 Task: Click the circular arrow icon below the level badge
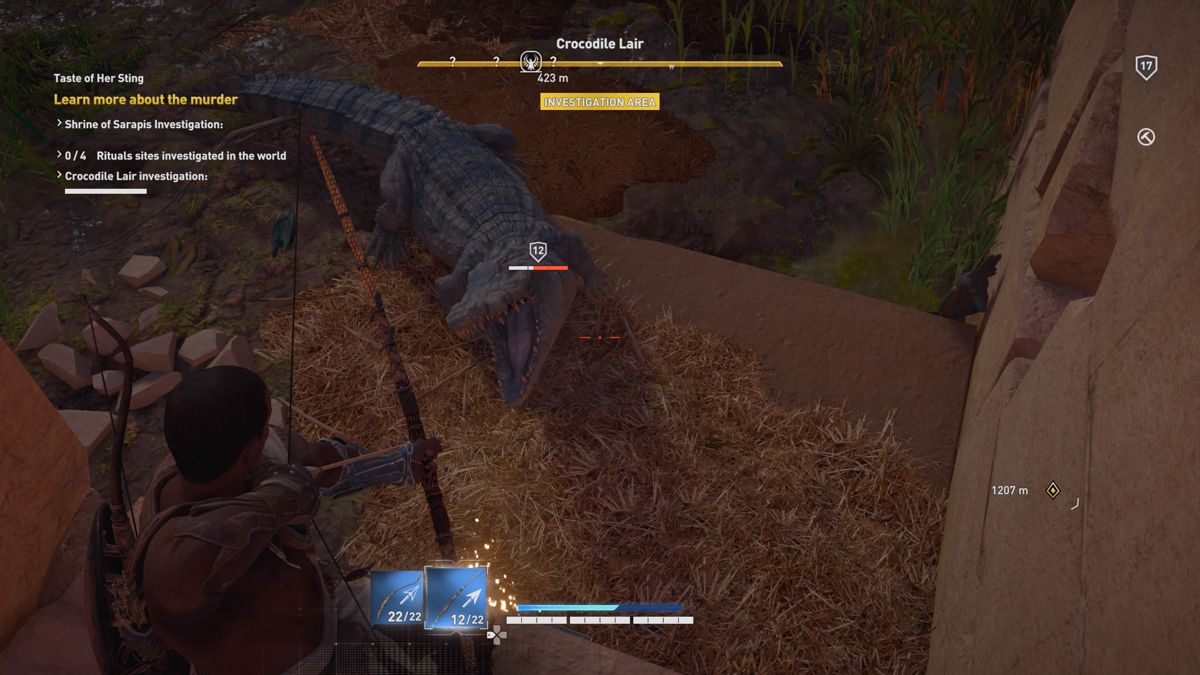click(1146, 137)
